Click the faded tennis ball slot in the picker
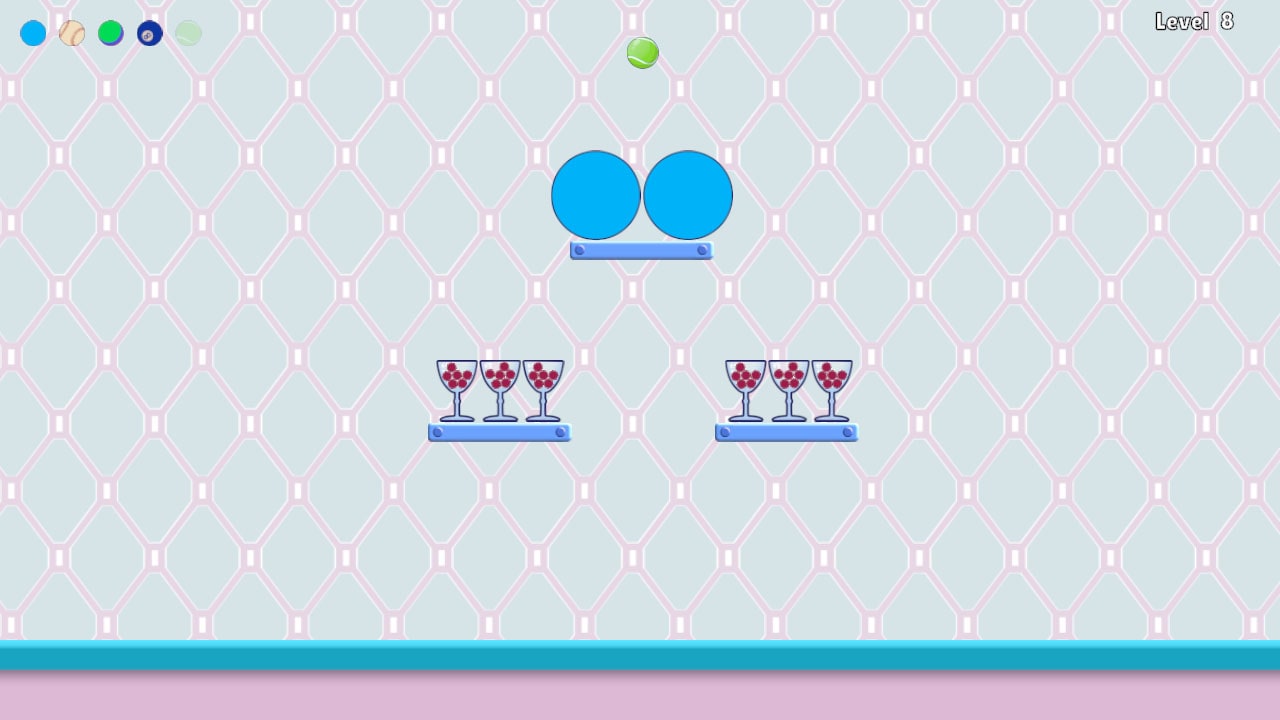The image size is (1280, 720). click(188, 33)
